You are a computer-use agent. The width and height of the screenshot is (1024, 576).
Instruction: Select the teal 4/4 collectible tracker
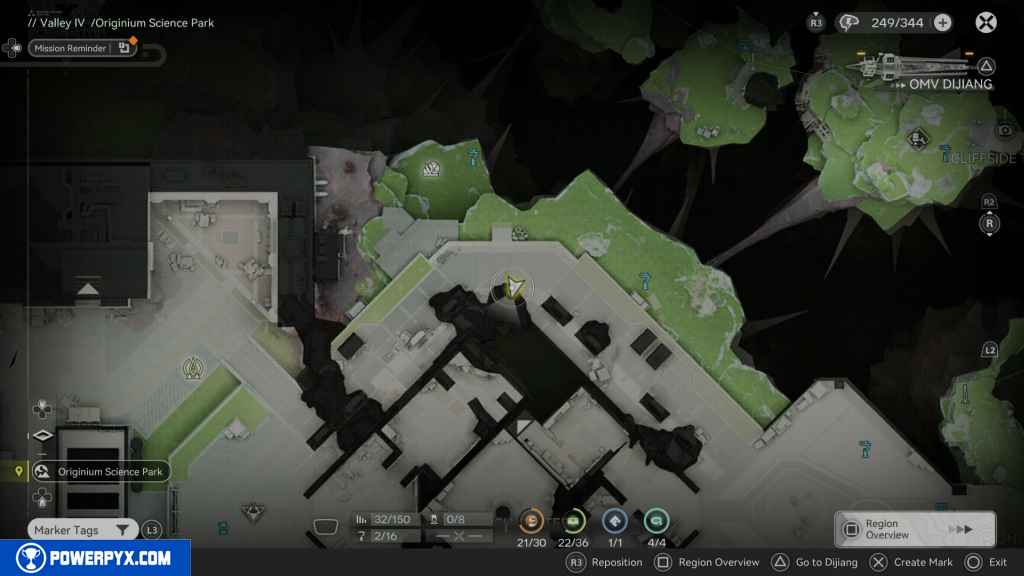coord(657,521)
